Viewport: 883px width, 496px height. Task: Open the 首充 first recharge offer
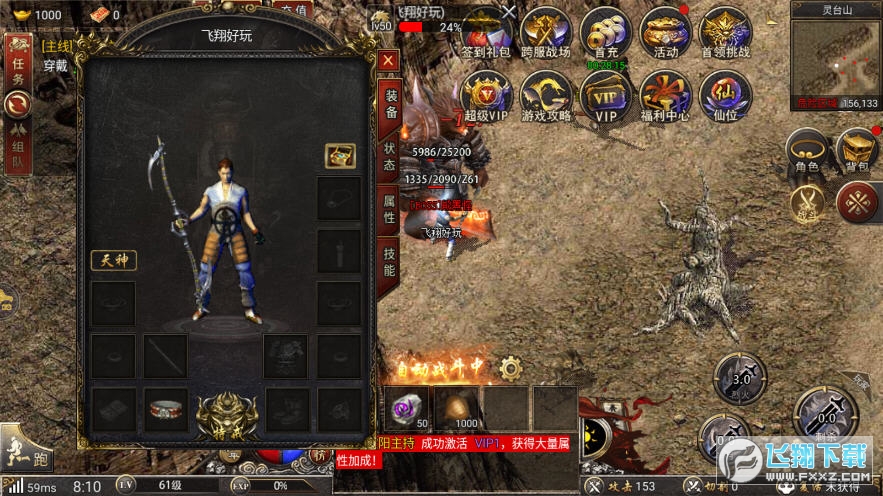pyautogui.click(x=606, y=33)
